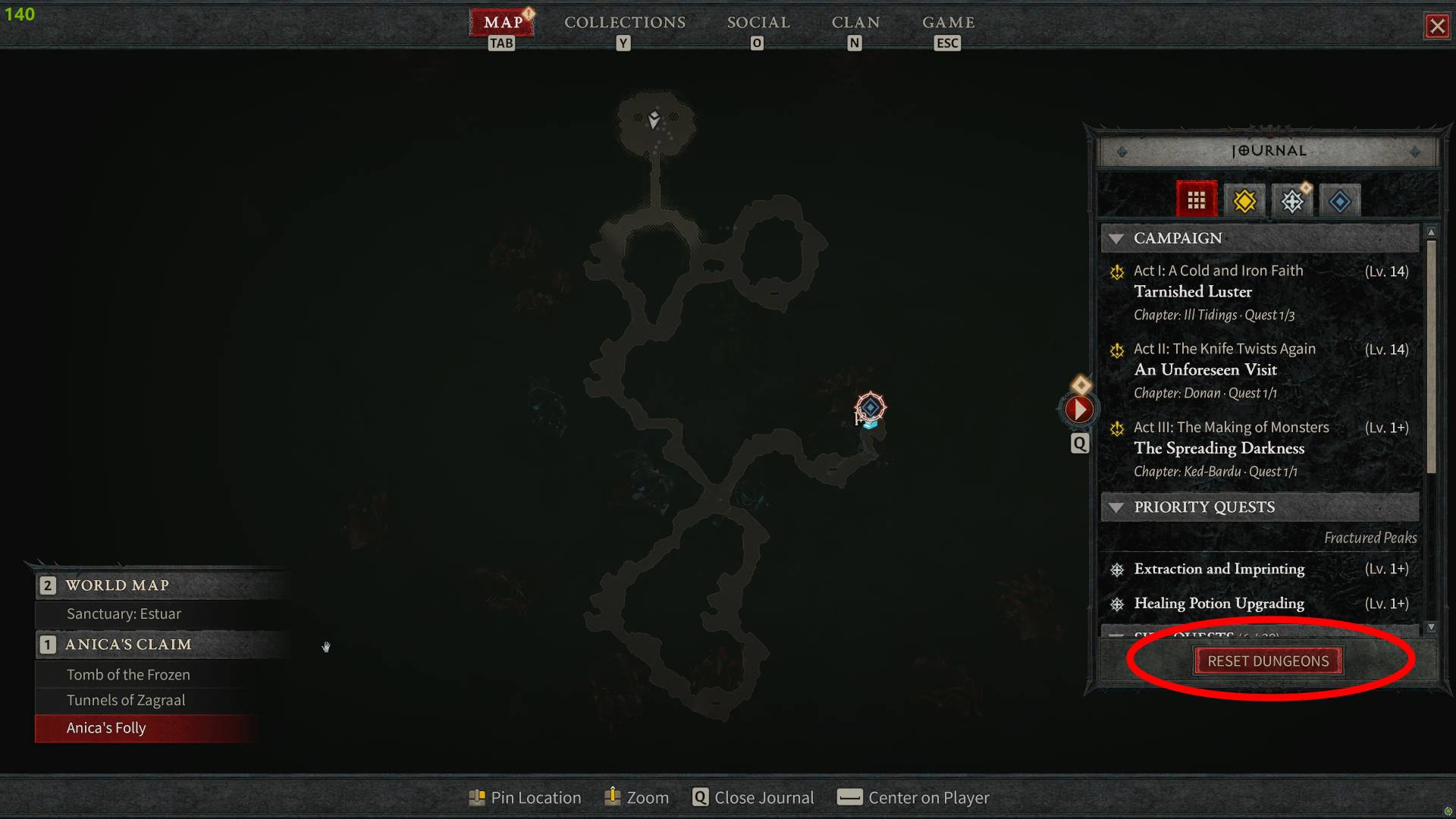The width and height of the screenshot is (1456, 819).
Task: Collapse the PRIORITY QUESTS section
Action: pos(1116,507)
